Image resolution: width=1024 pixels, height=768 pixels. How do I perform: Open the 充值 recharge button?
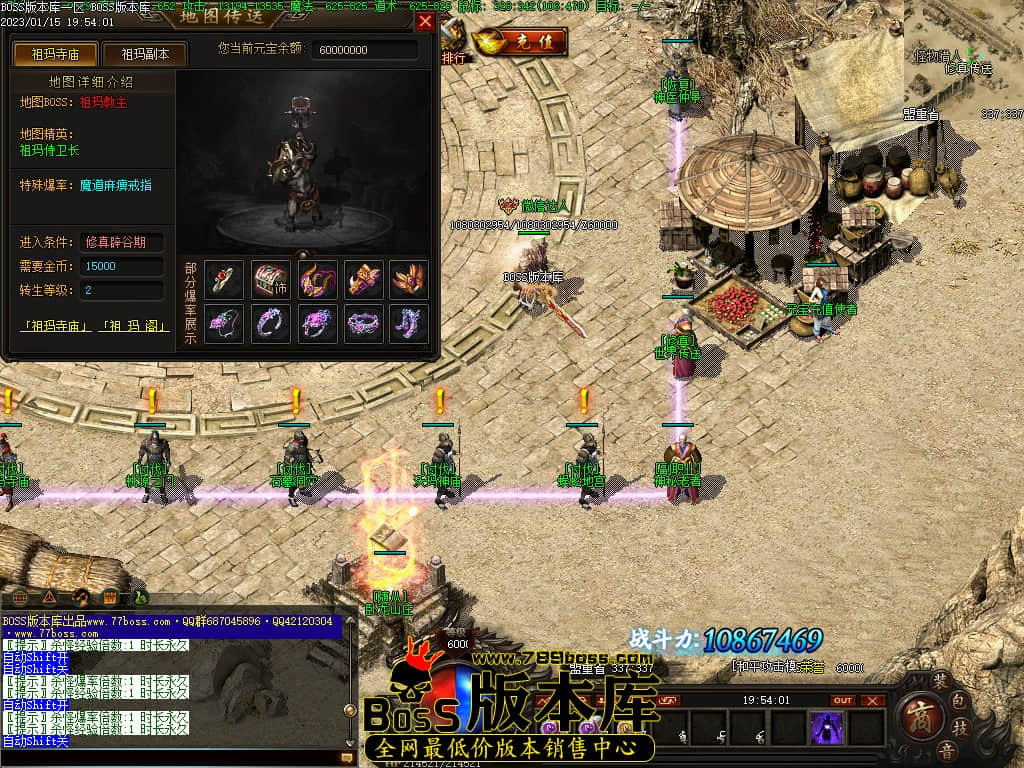click(x=521, y=42)
